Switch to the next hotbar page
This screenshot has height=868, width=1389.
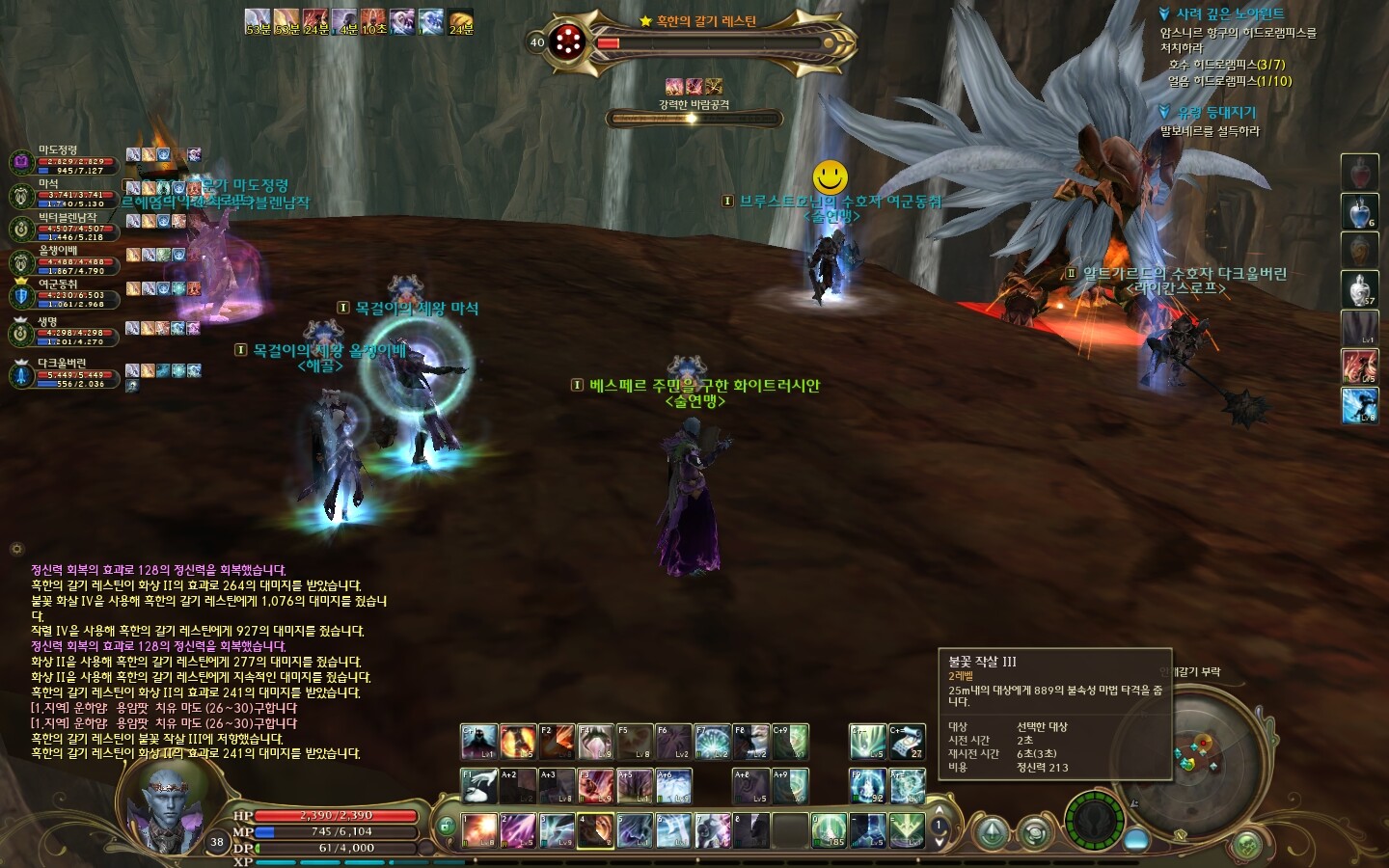[x=939, y=843]
